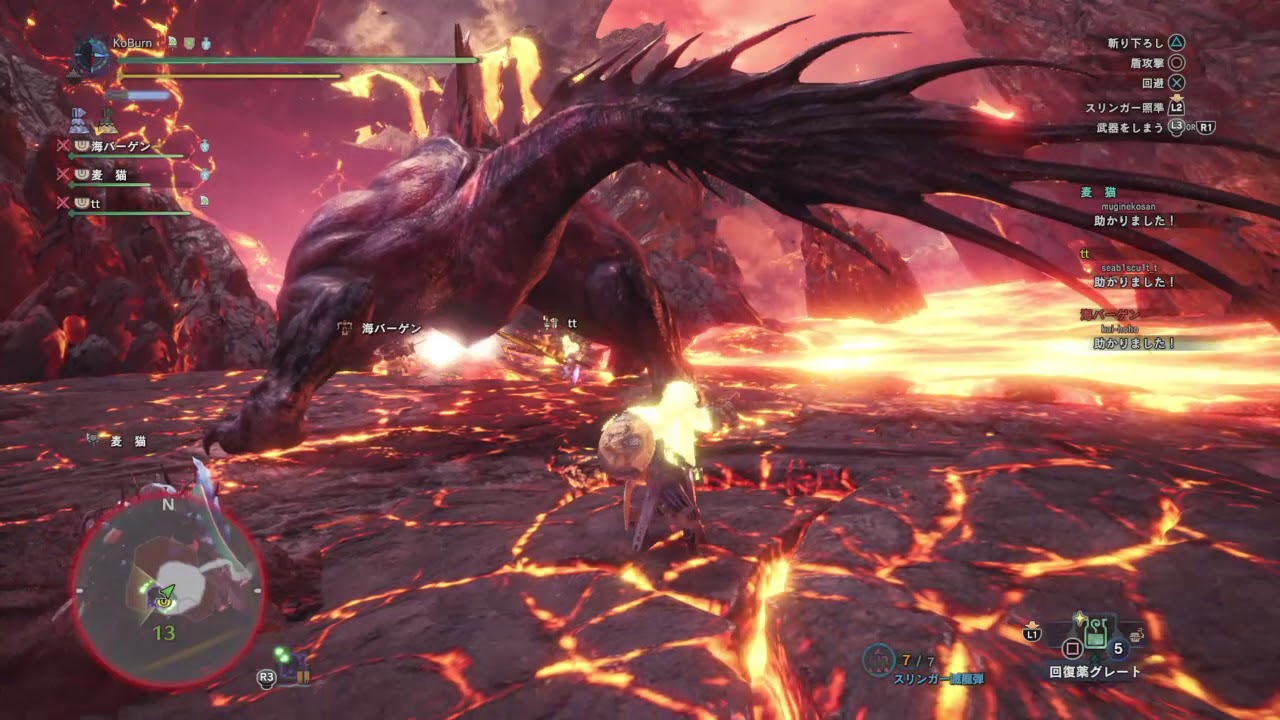Select the grilled food item beside the potion

pyautogui.click(x=1137, y=634)
